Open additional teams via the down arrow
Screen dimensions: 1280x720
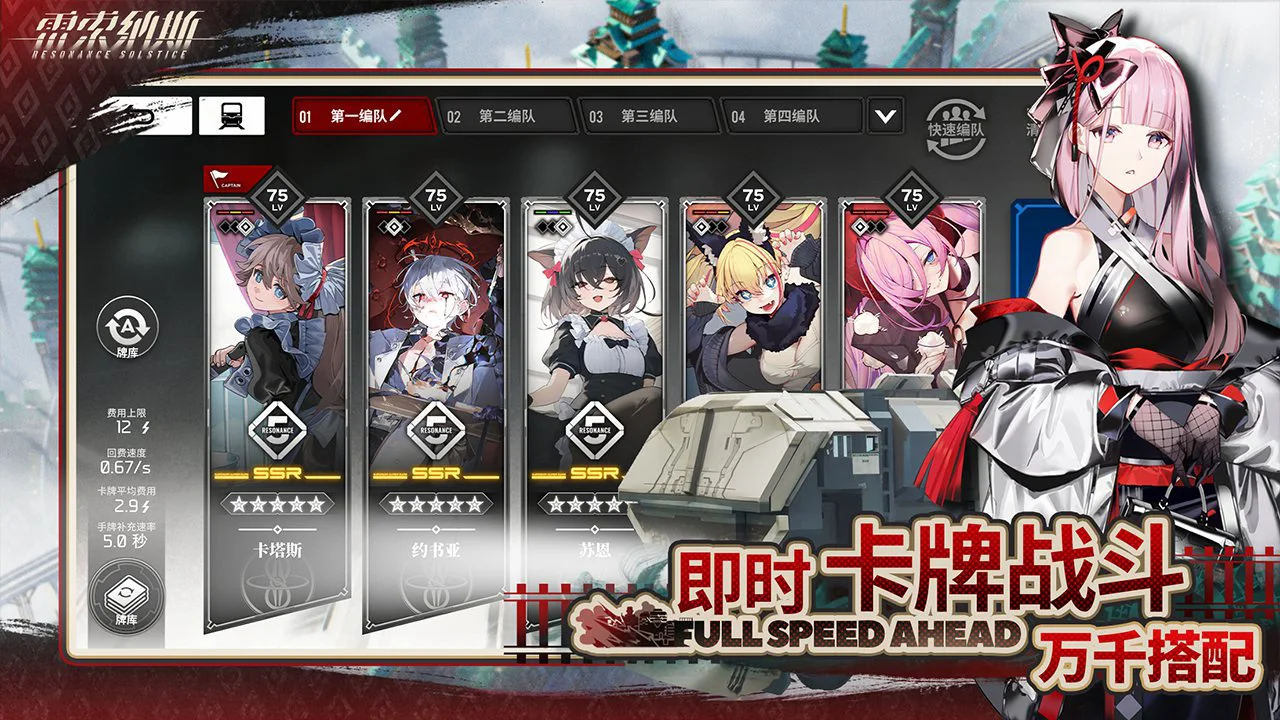tap(884, 116)
